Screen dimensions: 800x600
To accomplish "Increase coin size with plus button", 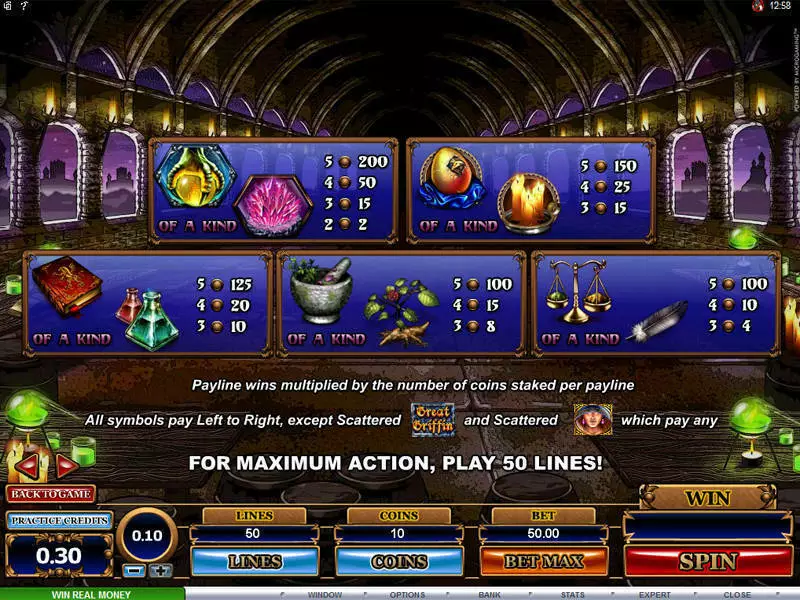I will pyautogui.click(x=160, y=571).
